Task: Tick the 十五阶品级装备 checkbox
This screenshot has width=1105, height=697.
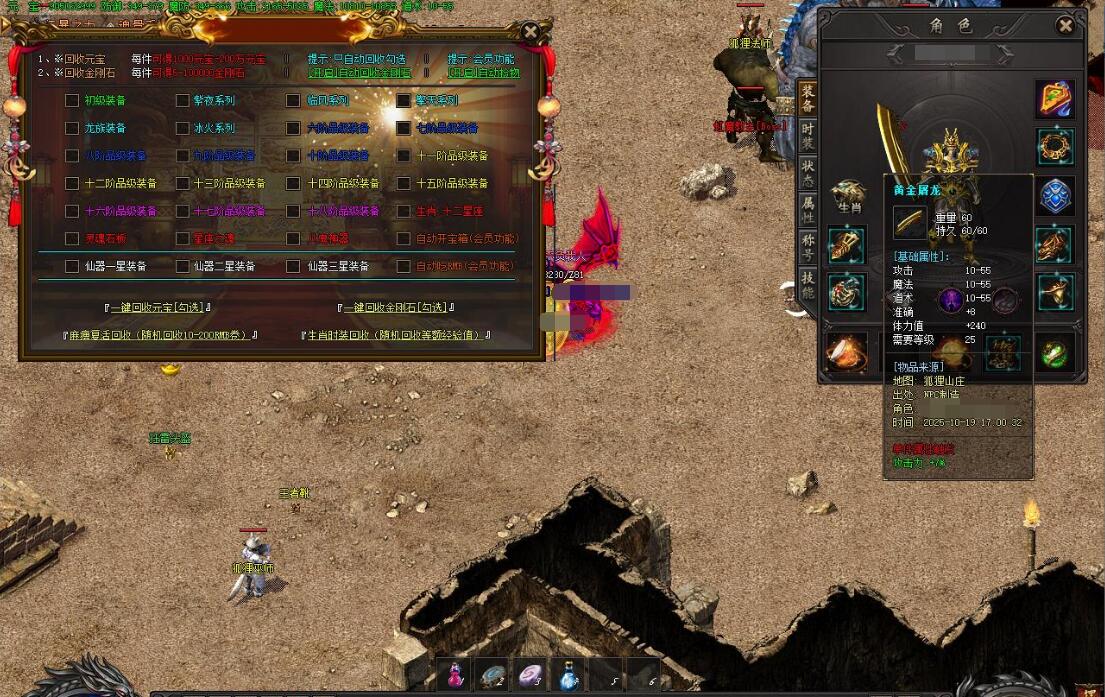Action: tap(404, 183)
